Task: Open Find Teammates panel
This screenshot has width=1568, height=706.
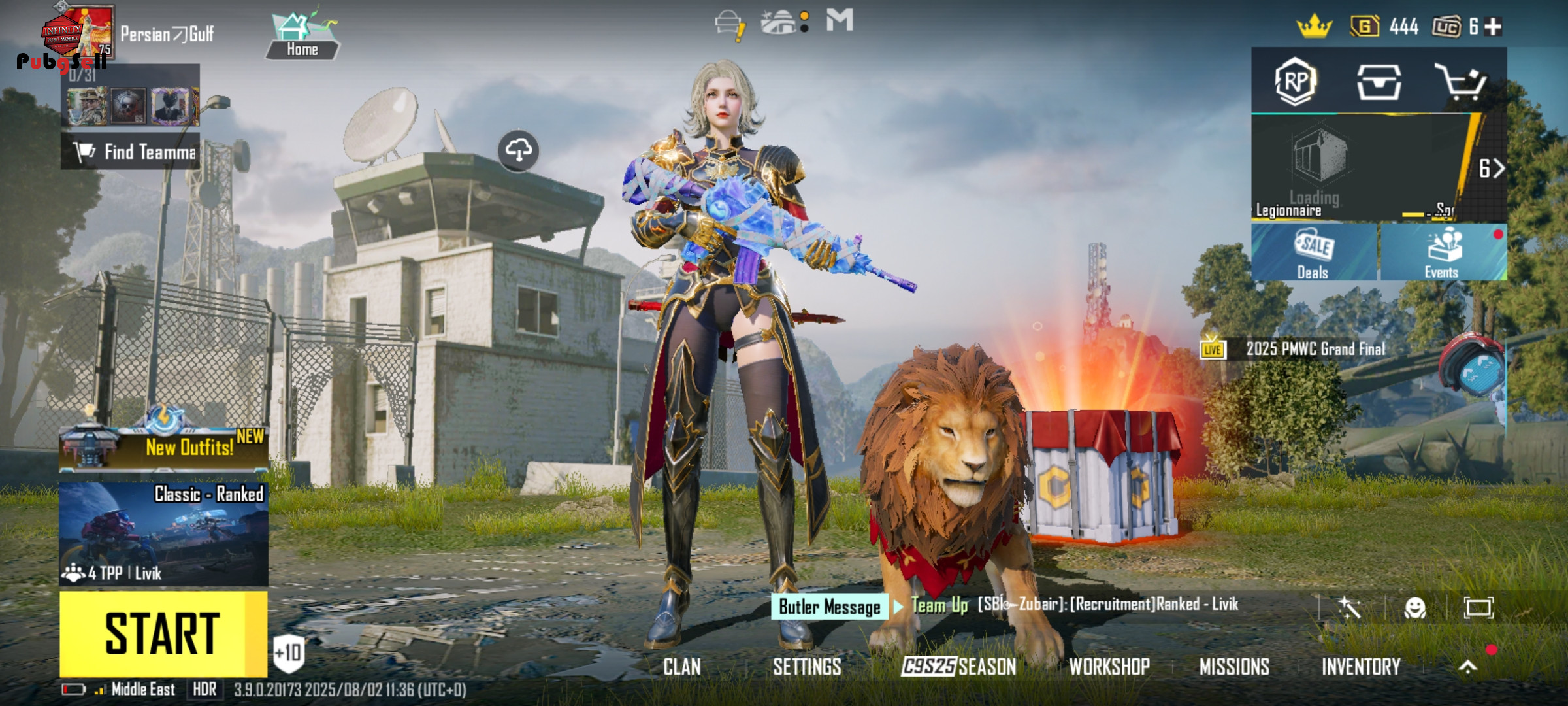Action: pyautogui.click(x=131, y=152)
